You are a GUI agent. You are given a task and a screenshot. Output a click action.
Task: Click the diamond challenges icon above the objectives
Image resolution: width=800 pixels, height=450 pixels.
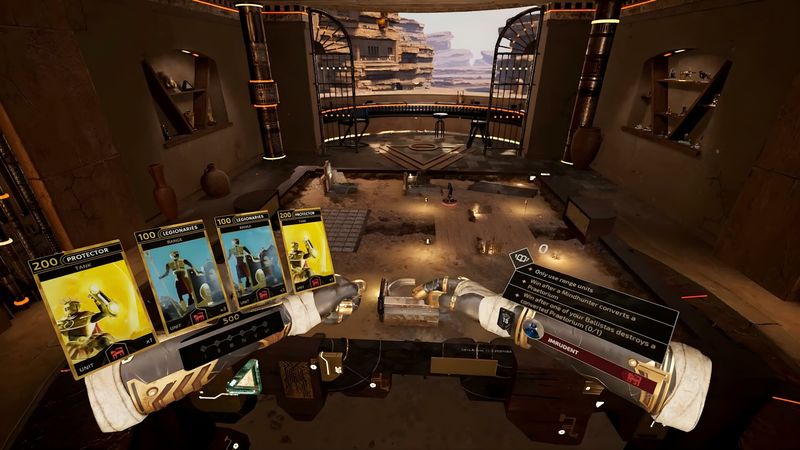point(521,257)
